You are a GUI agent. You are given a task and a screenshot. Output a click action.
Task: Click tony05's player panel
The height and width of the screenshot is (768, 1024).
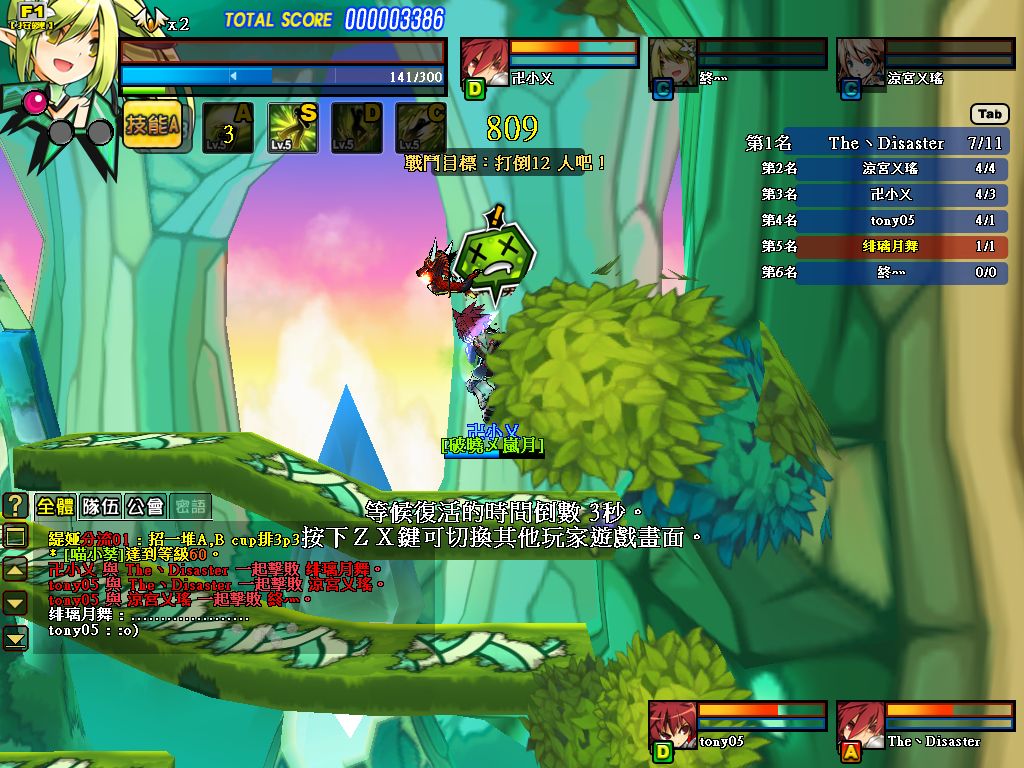[738, 726]
